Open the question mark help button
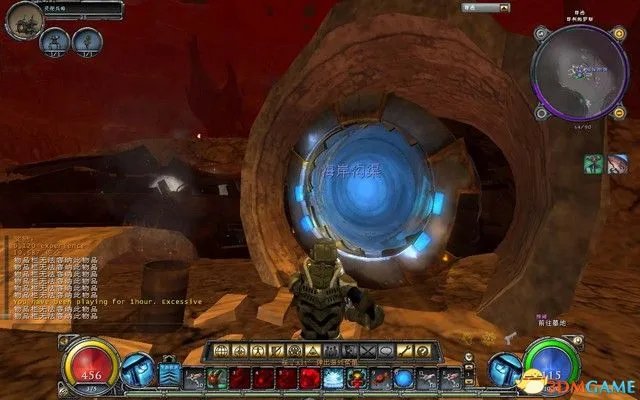This screenshot has height=400, width=640. pyautogui.click(x=422, y=351)
